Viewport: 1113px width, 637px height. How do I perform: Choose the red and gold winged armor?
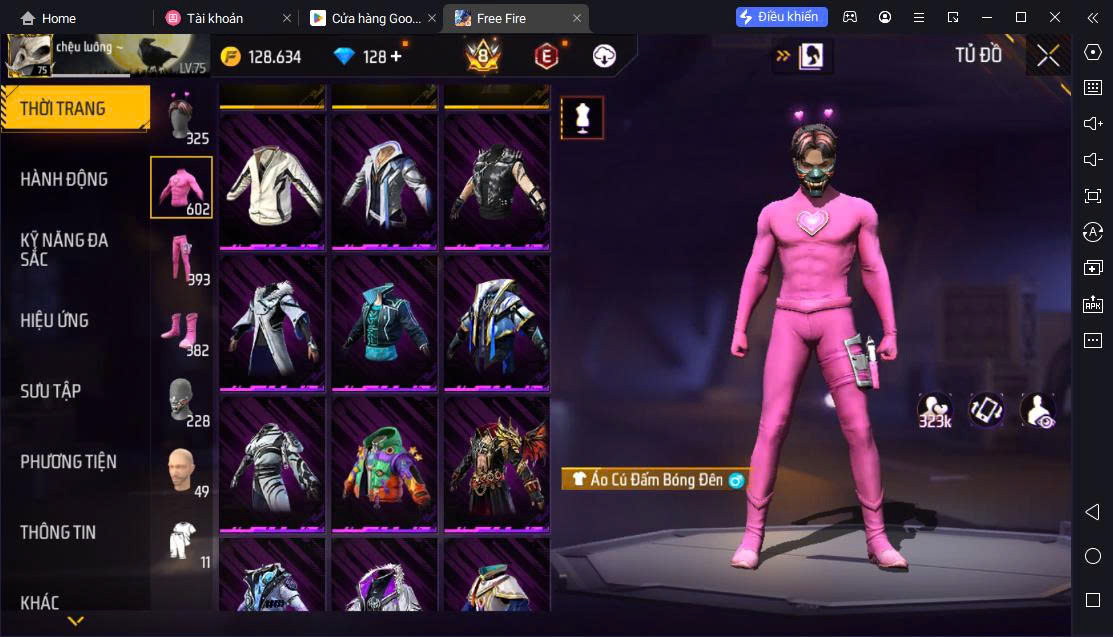pos(497,463)
